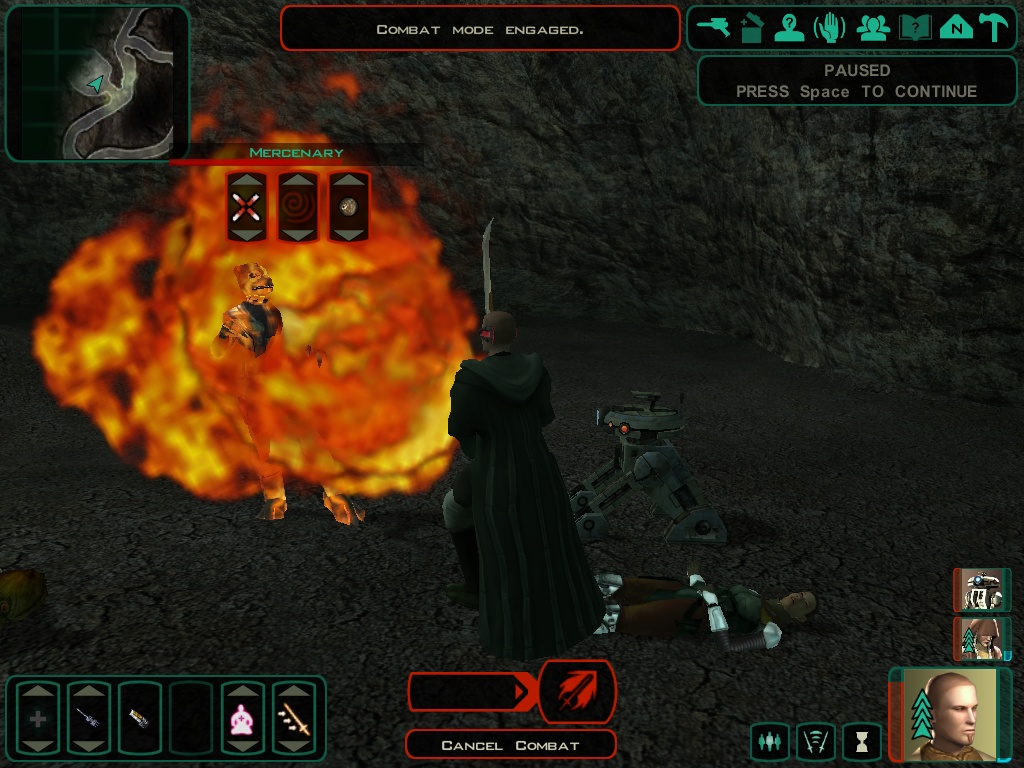The height and width of the screenshot is (768, 1024).
Task: Select the crossed-swords attack action on Mercenary
Action: tap(246, 207)
